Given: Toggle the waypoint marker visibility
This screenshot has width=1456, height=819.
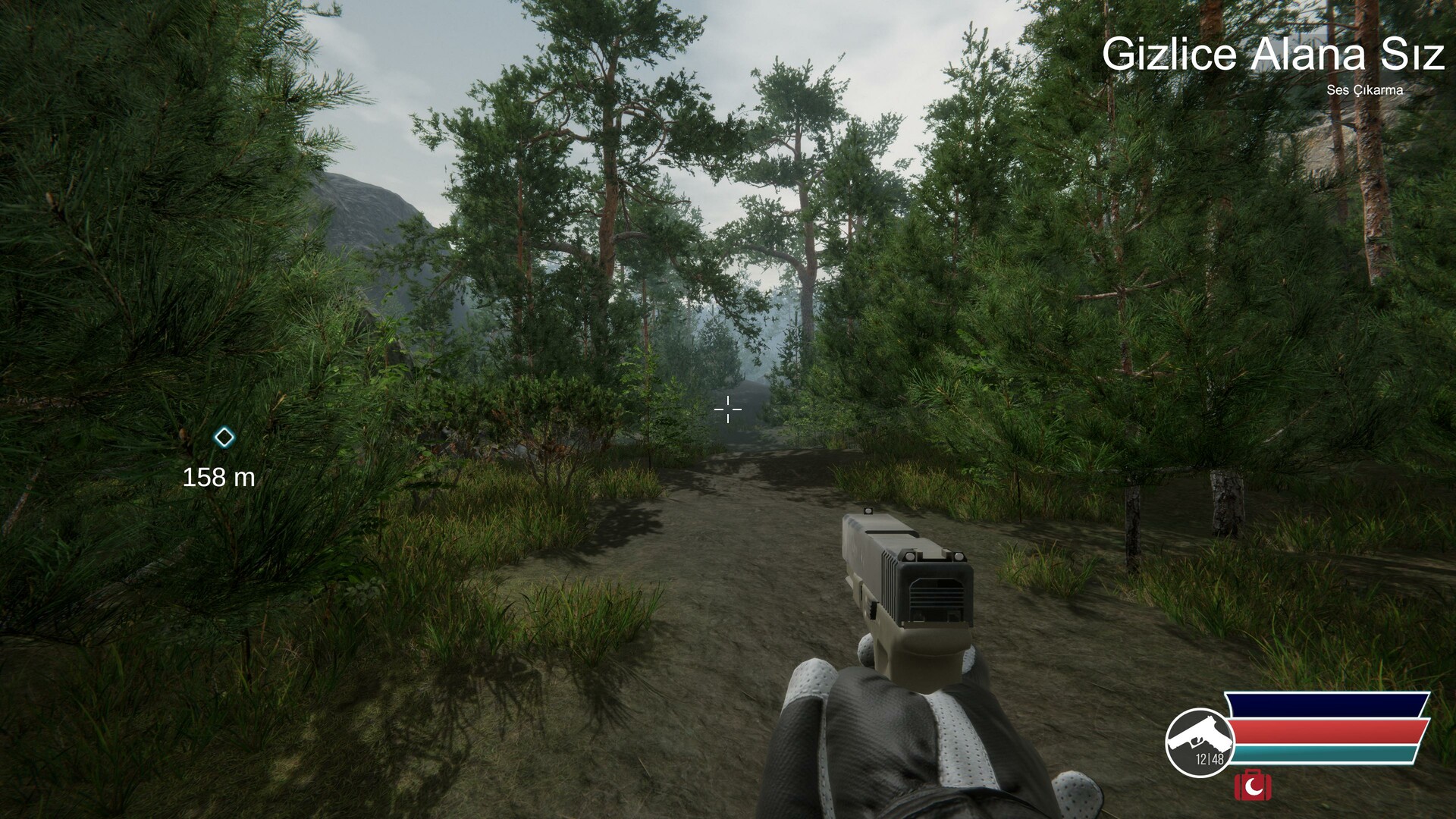Looking at the screenshot, I should click(224, 438).
